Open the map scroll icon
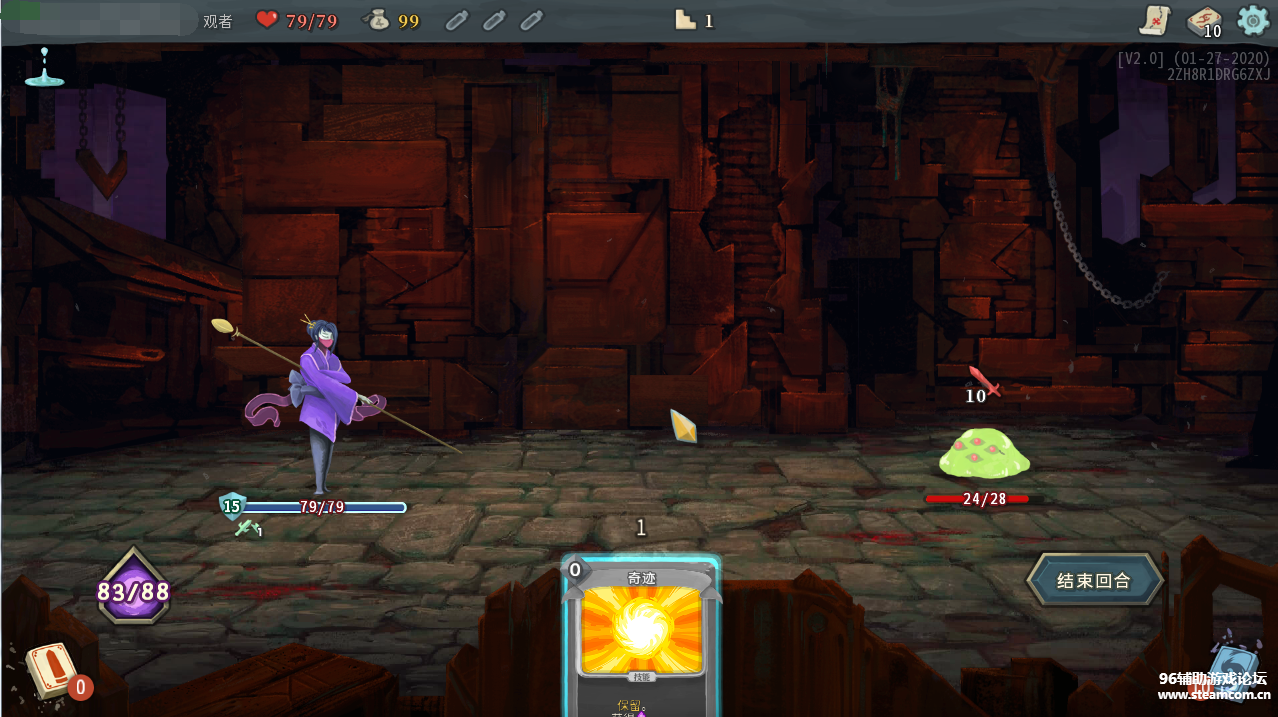Viewport: 1278px width, 717px height. pos(1155,20)
